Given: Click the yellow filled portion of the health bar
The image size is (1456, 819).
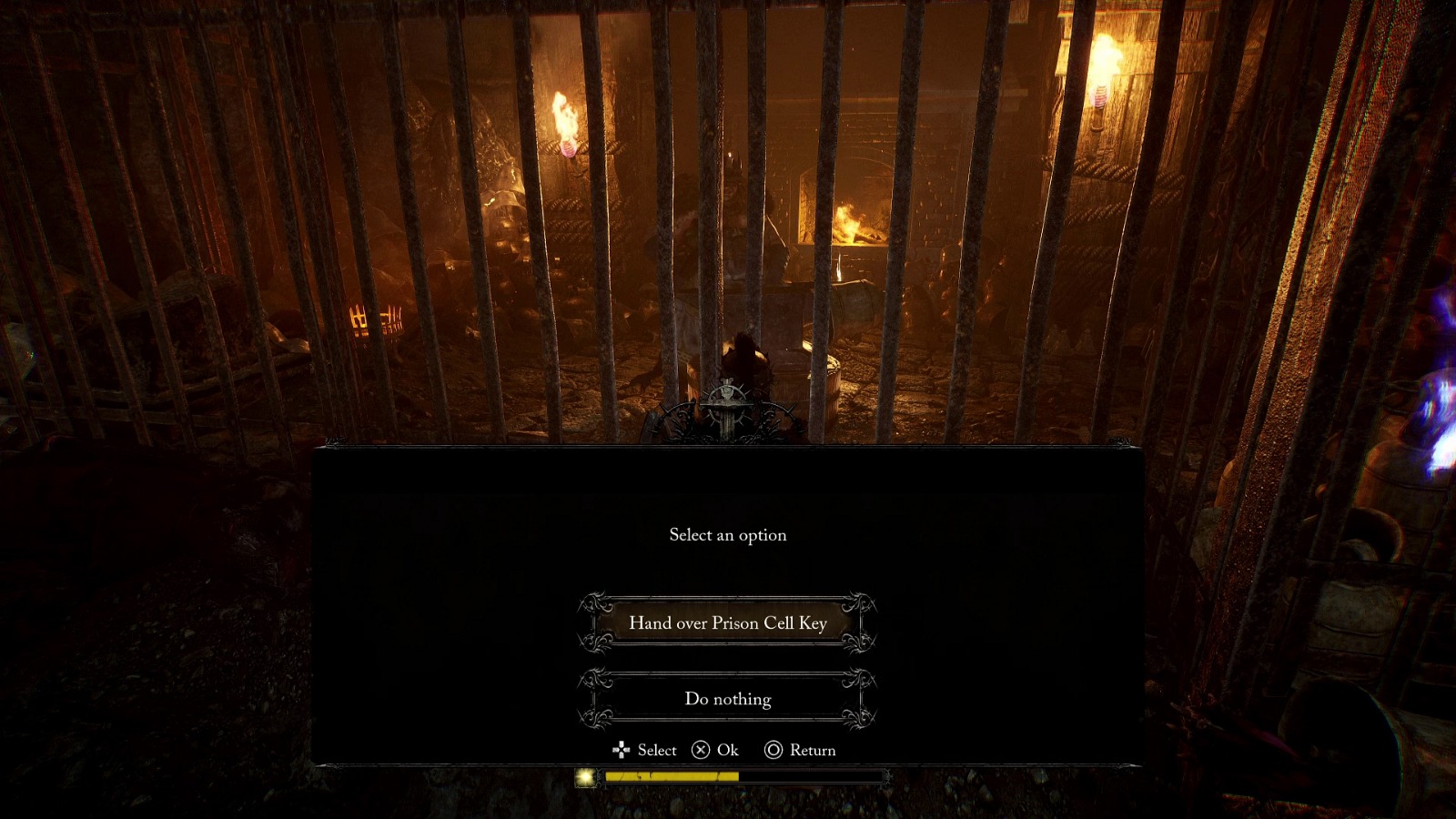Looking at the screenshot, I should pyautogui.click(x=673, y=779).
